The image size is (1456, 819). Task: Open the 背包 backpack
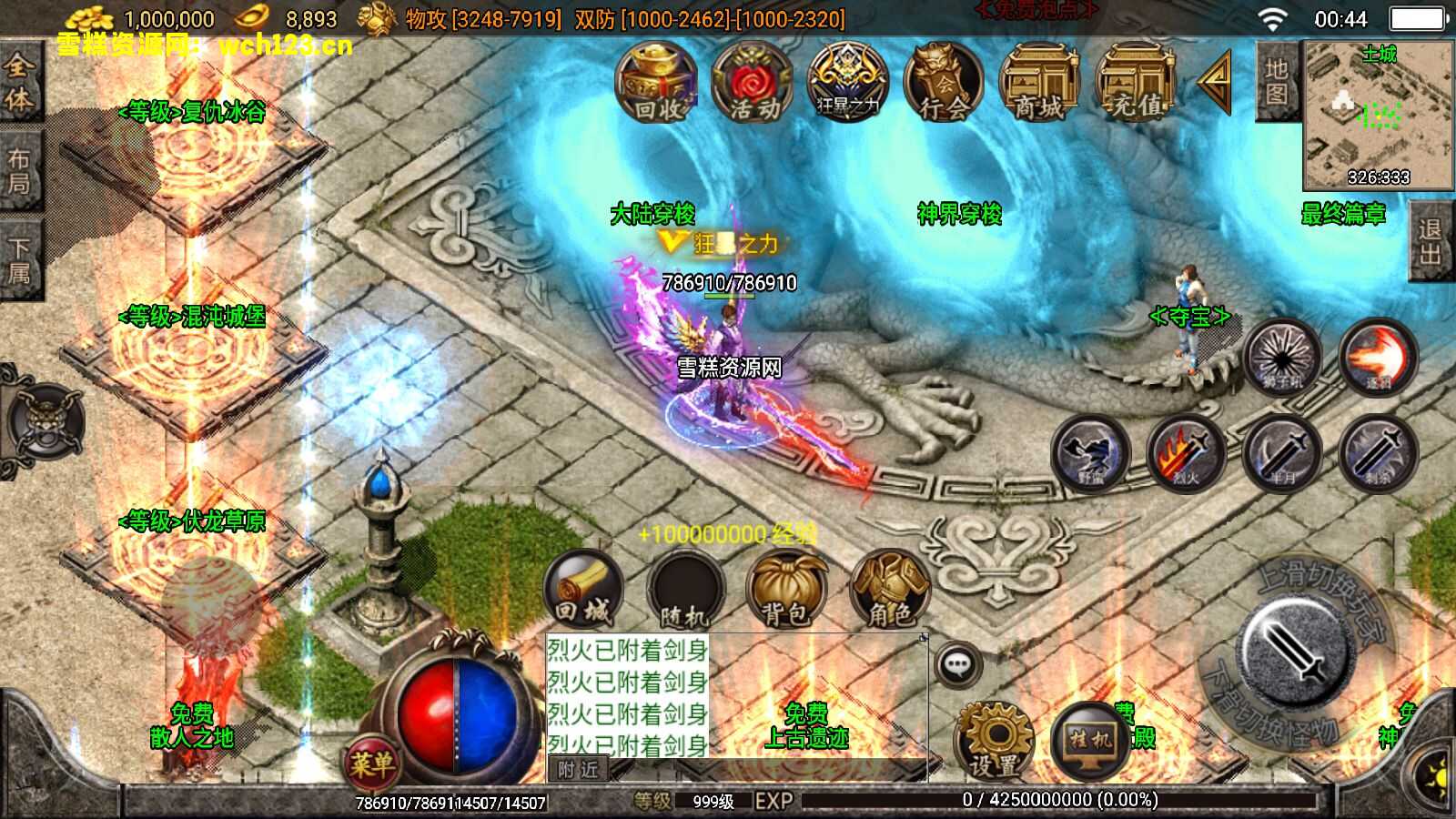click(x=785, y=590)
